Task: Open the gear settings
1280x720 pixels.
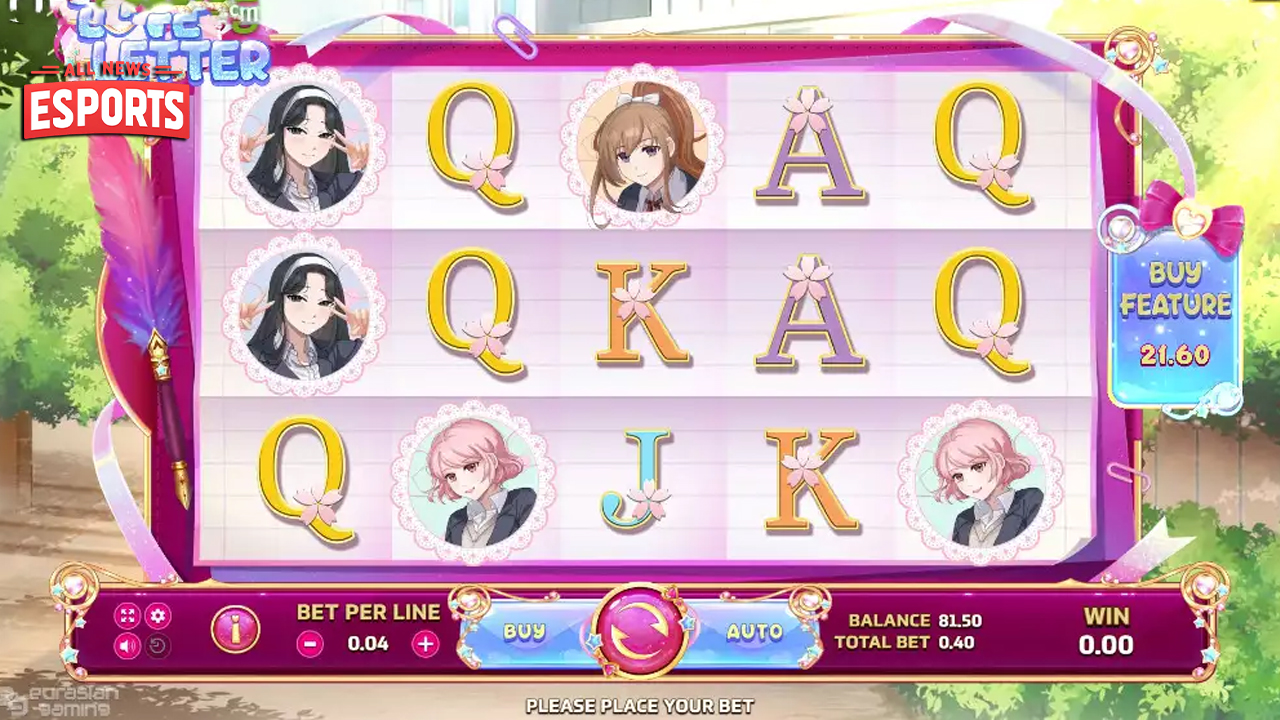Action: pos(157,616)
